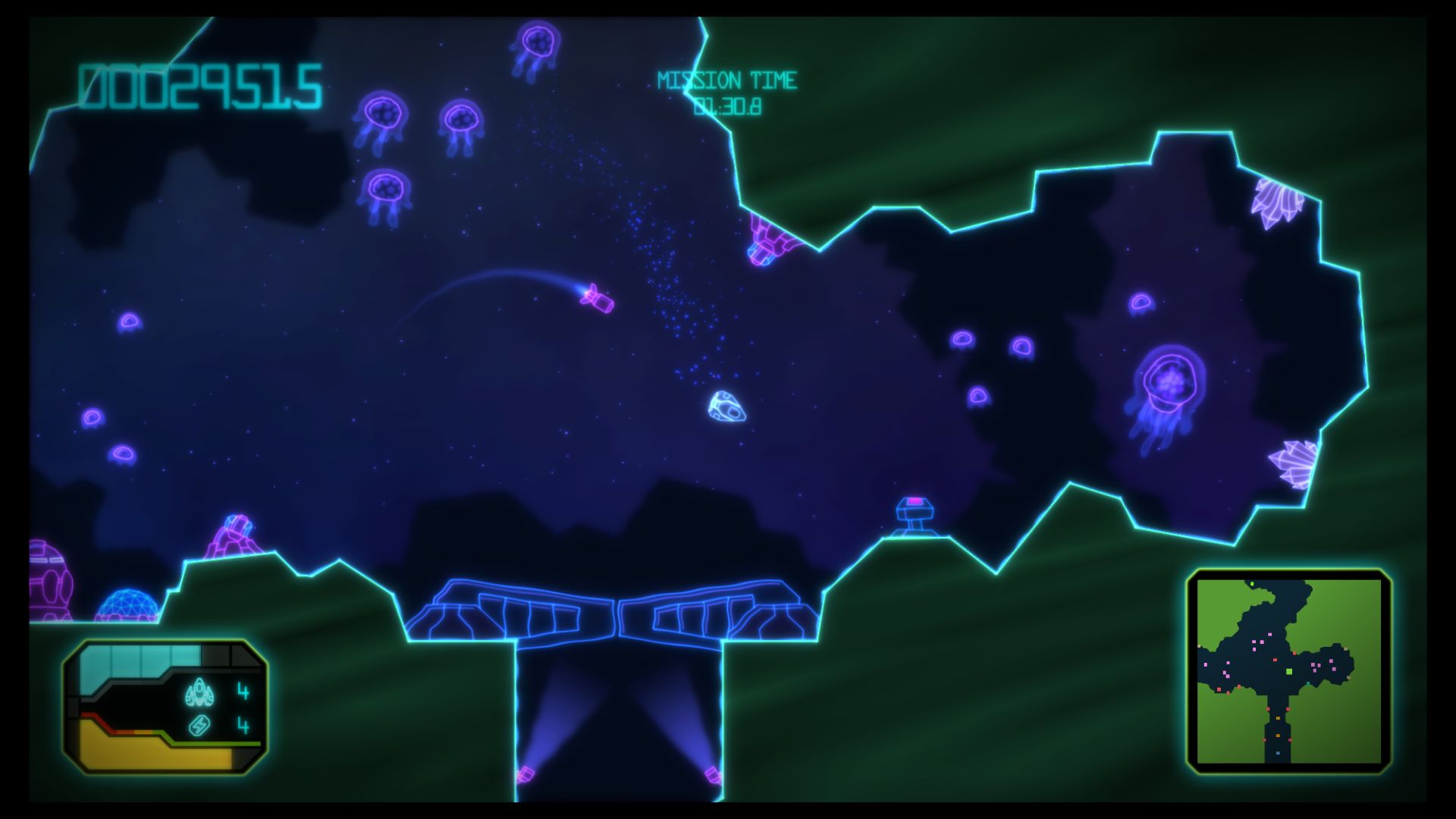Image resolution: width=1456 pixels, height=819 pixels.
Task: Click the cyan dot on the minimap
Action: pos(1308,684)
